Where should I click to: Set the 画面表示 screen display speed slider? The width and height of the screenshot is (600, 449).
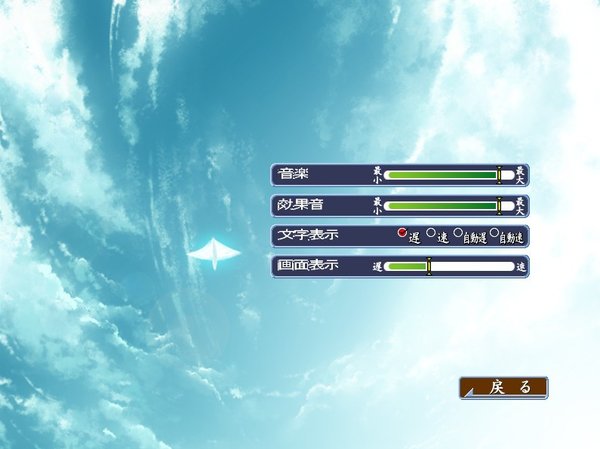pyautogui.click(x=429, y=267)
